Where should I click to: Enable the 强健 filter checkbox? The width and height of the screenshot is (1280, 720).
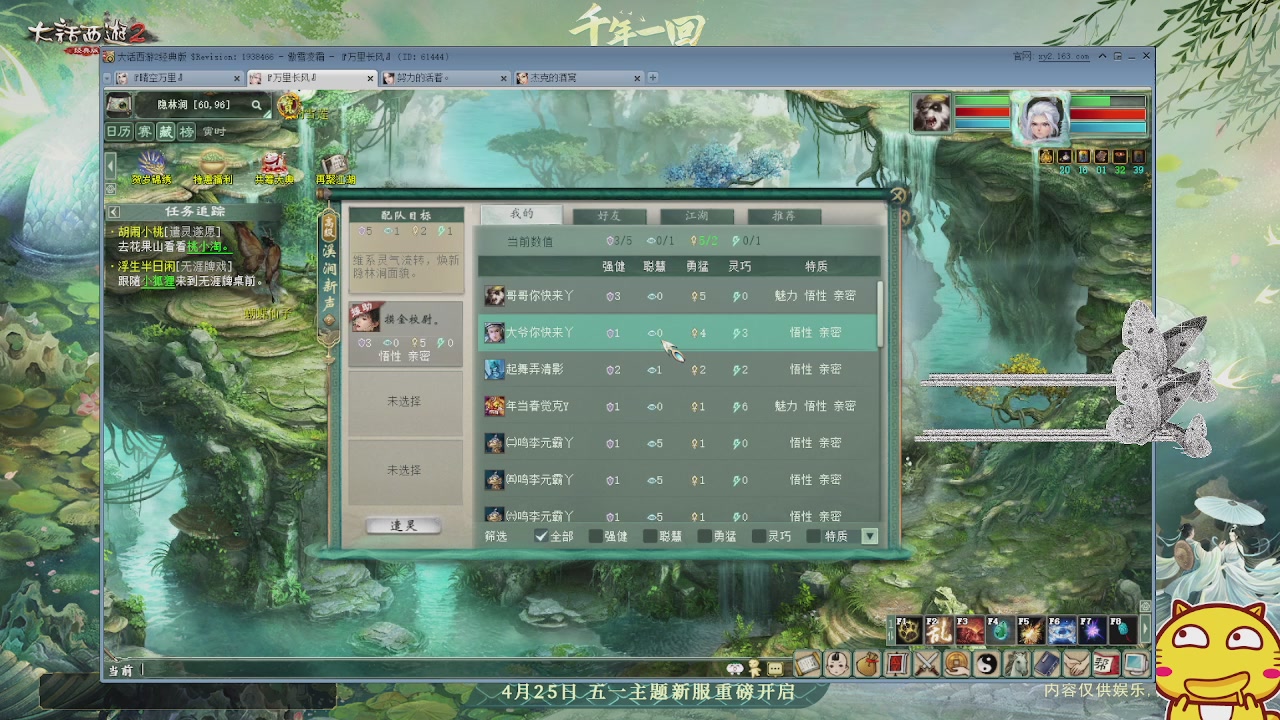[594, 536]
